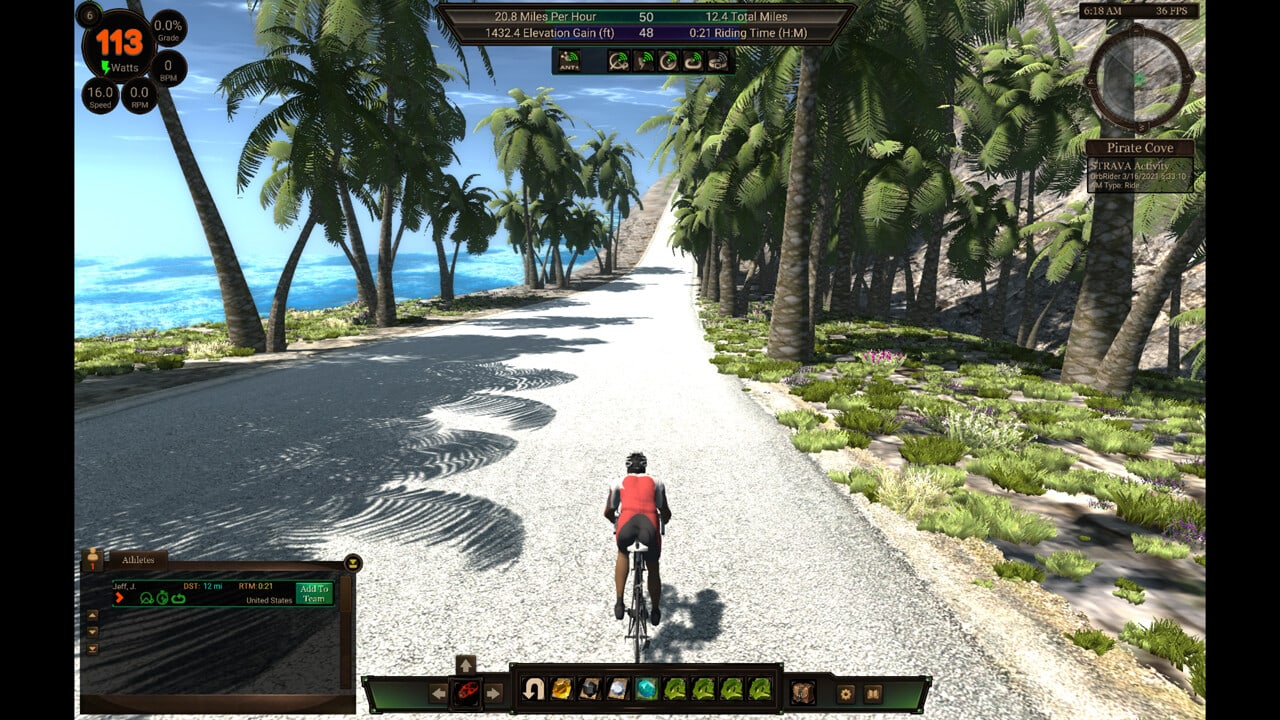The width and height of the screenshot is (1280, 720).
Task: Click the ANT+ sensor status icon
Action: click(569, 60)
